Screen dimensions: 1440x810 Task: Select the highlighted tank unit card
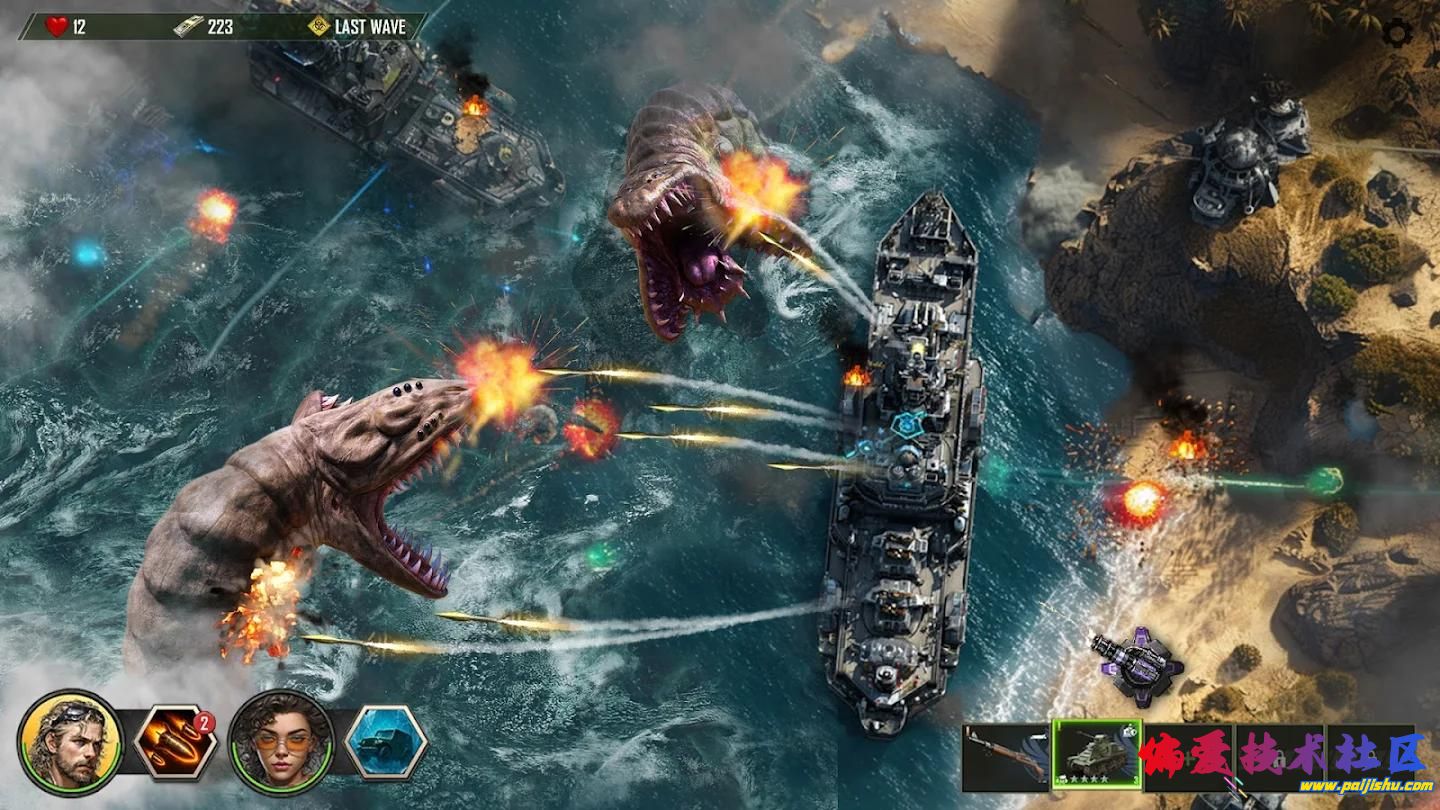[x=1097, y=755]
